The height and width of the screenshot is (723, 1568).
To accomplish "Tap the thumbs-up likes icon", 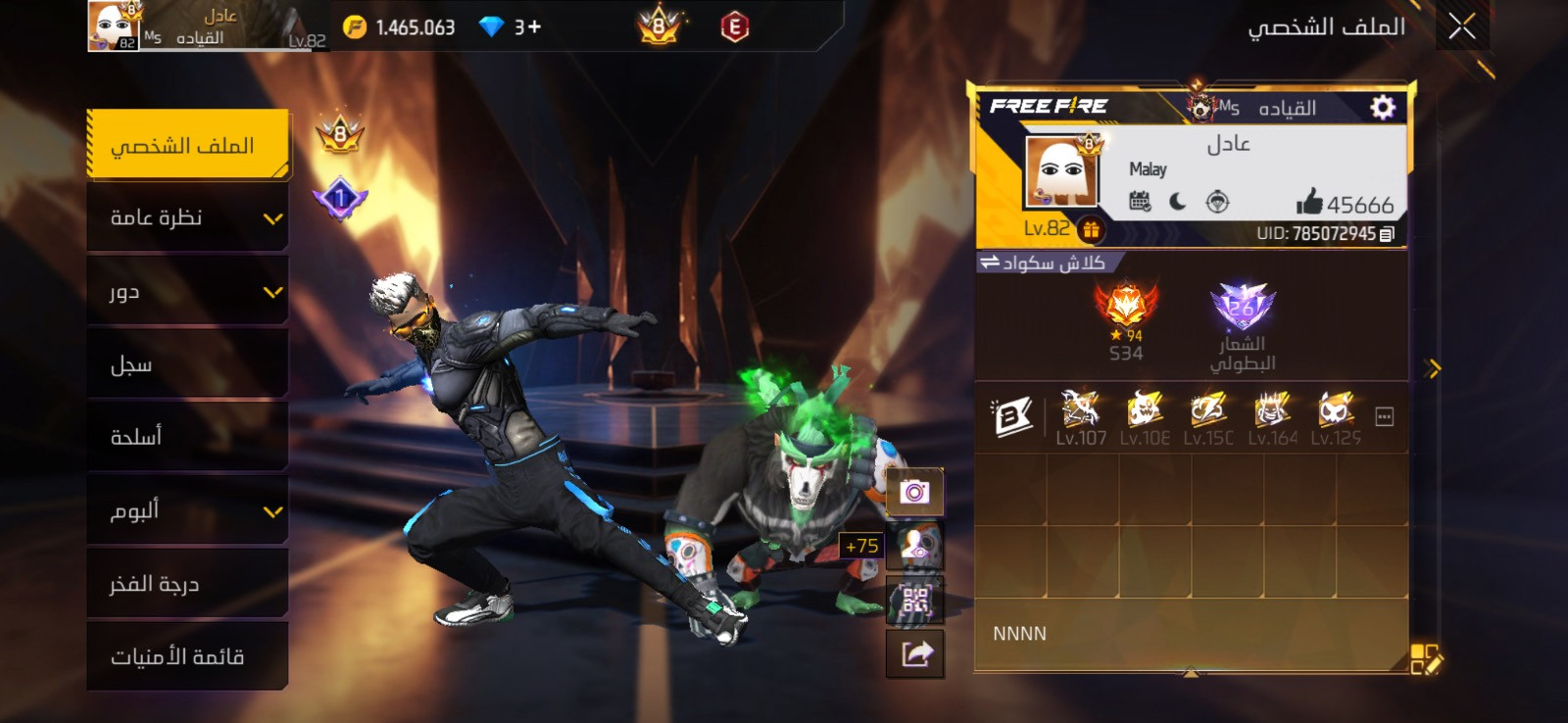I will click(x=1309, y=203).
